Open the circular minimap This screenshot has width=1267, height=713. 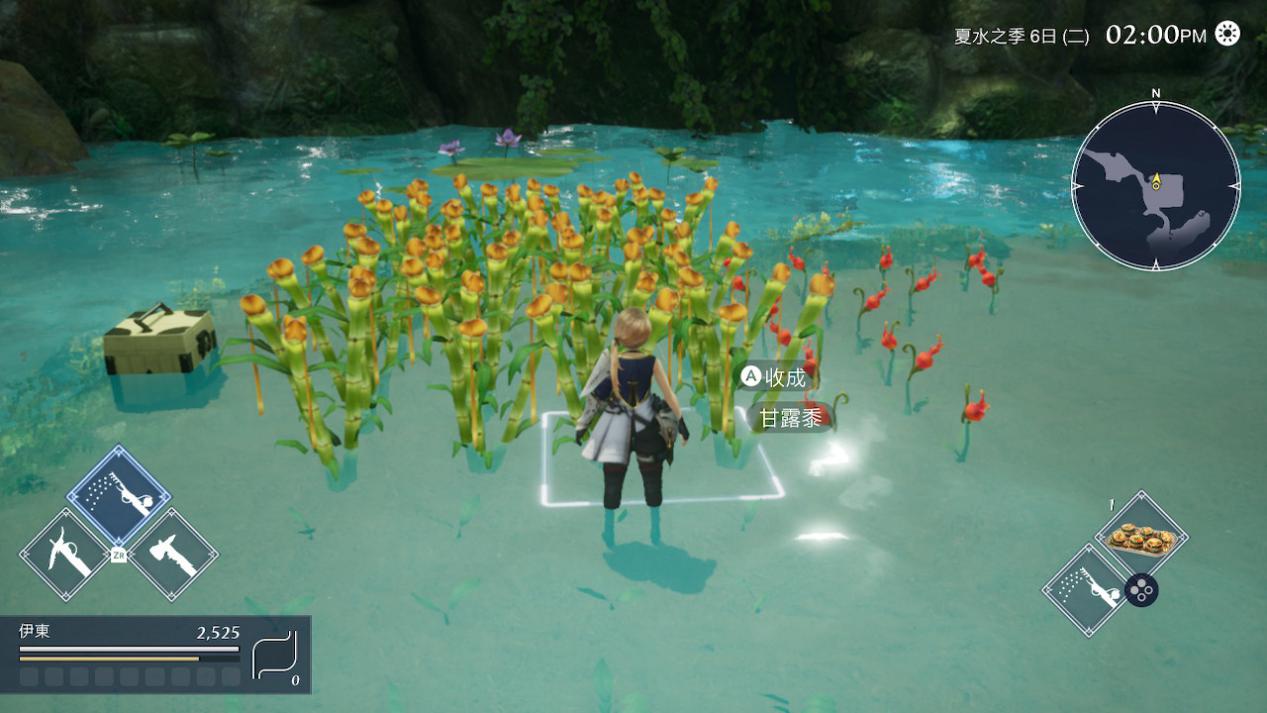[x=1155, y=186]
